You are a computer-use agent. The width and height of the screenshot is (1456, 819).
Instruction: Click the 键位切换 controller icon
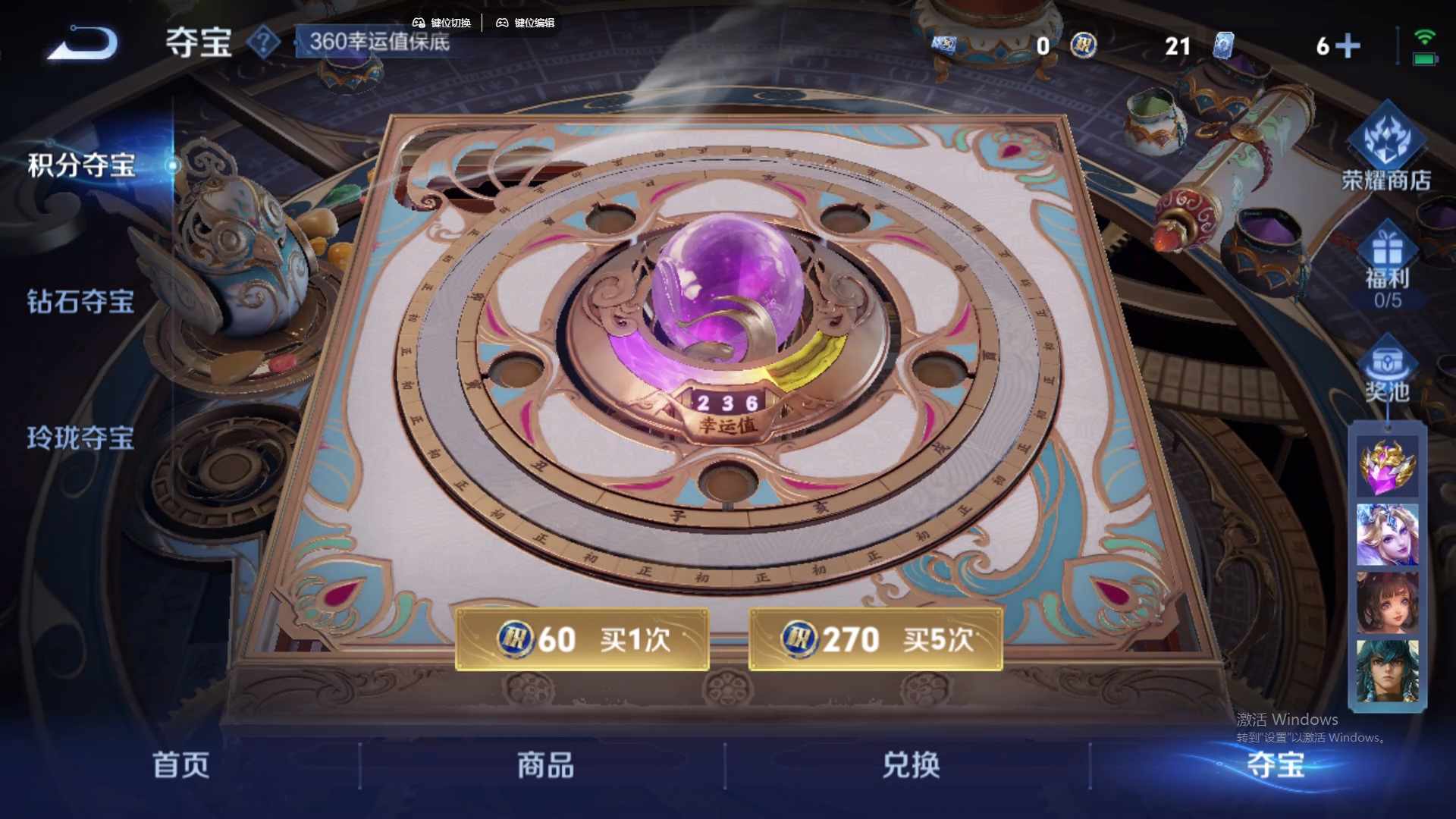coord(418,23)
